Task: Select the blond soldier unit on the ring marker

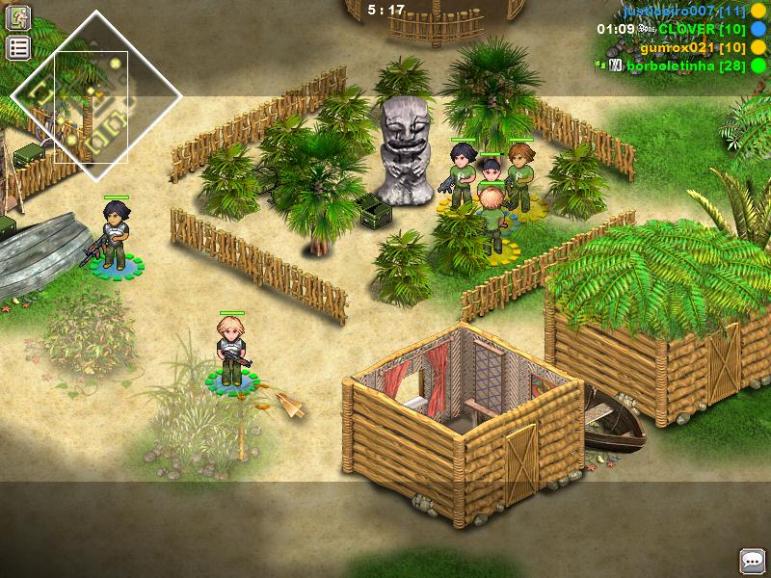Action: (x=231, y=350)
